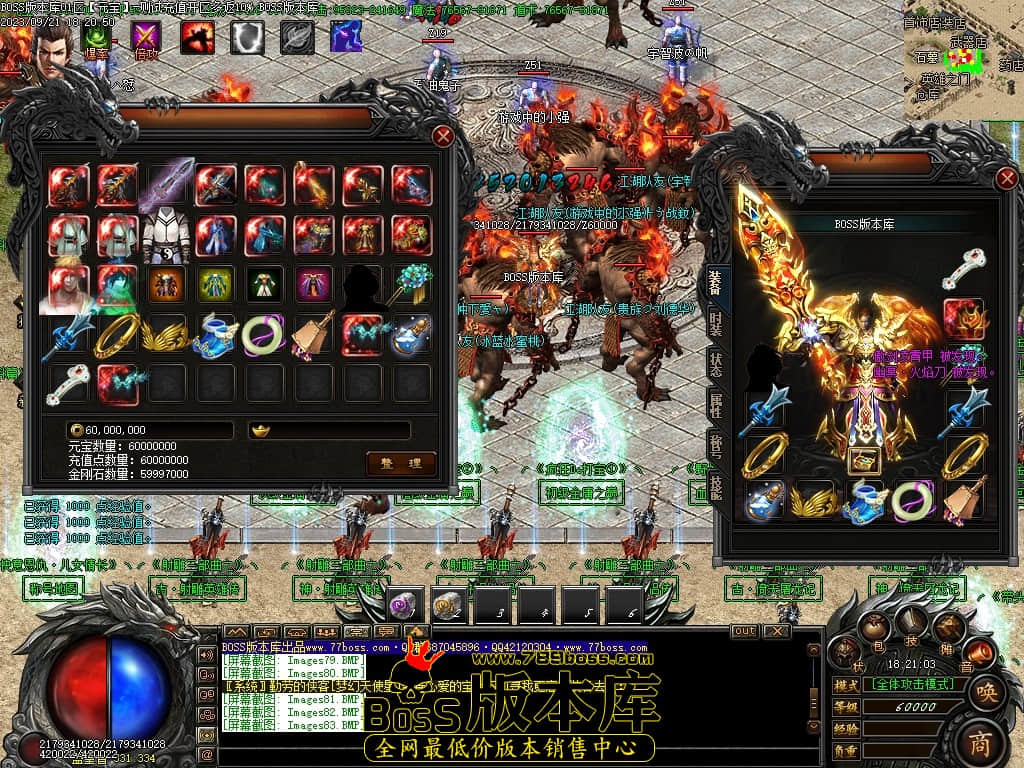Select the gold ring in inventory
The height and width of the screenshot is (768, 1024).
(117, 335)
